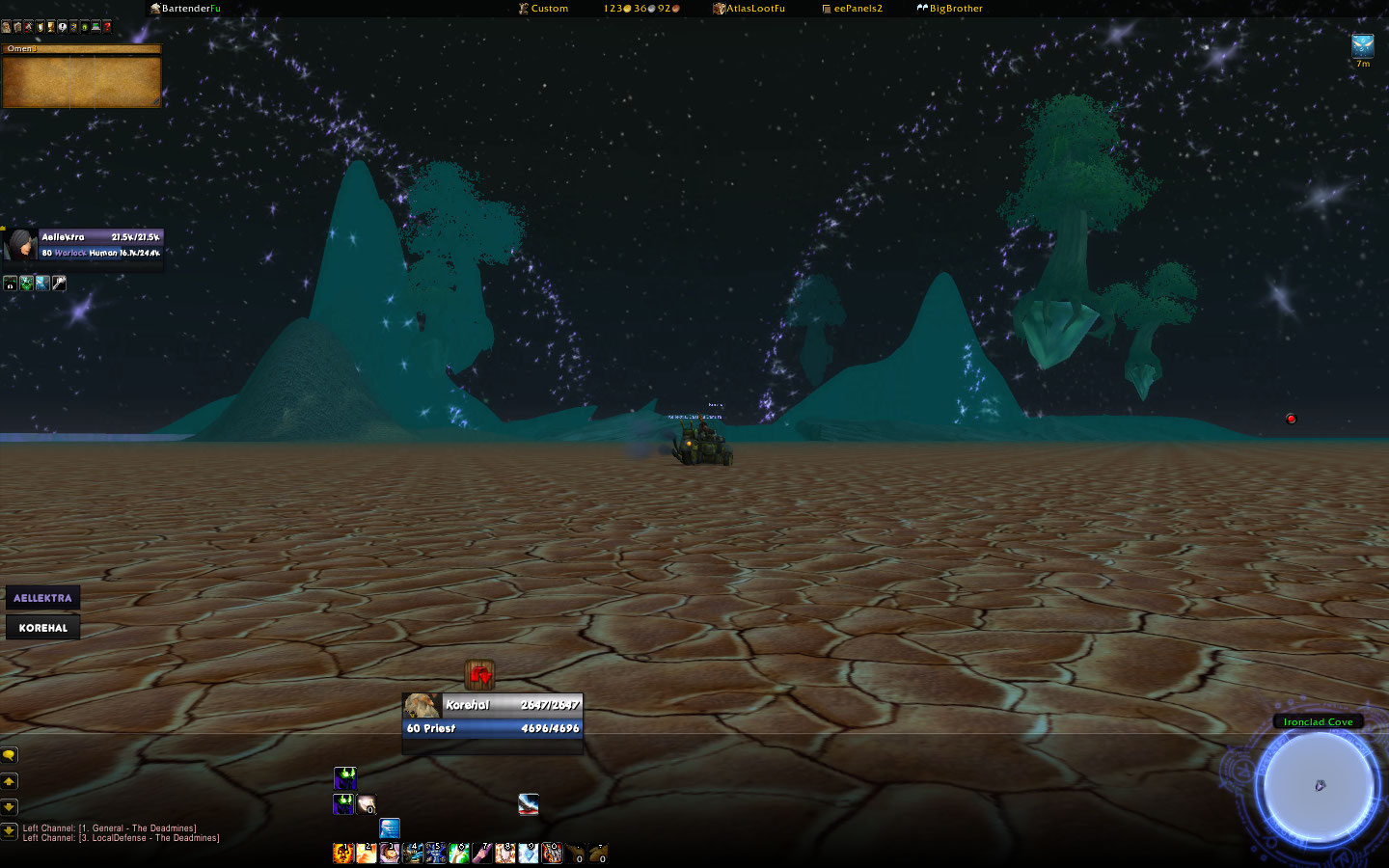Open the AtlasLootFu plugin
The height and width of the screenshot is (868, 1389).
coord(754,9)
